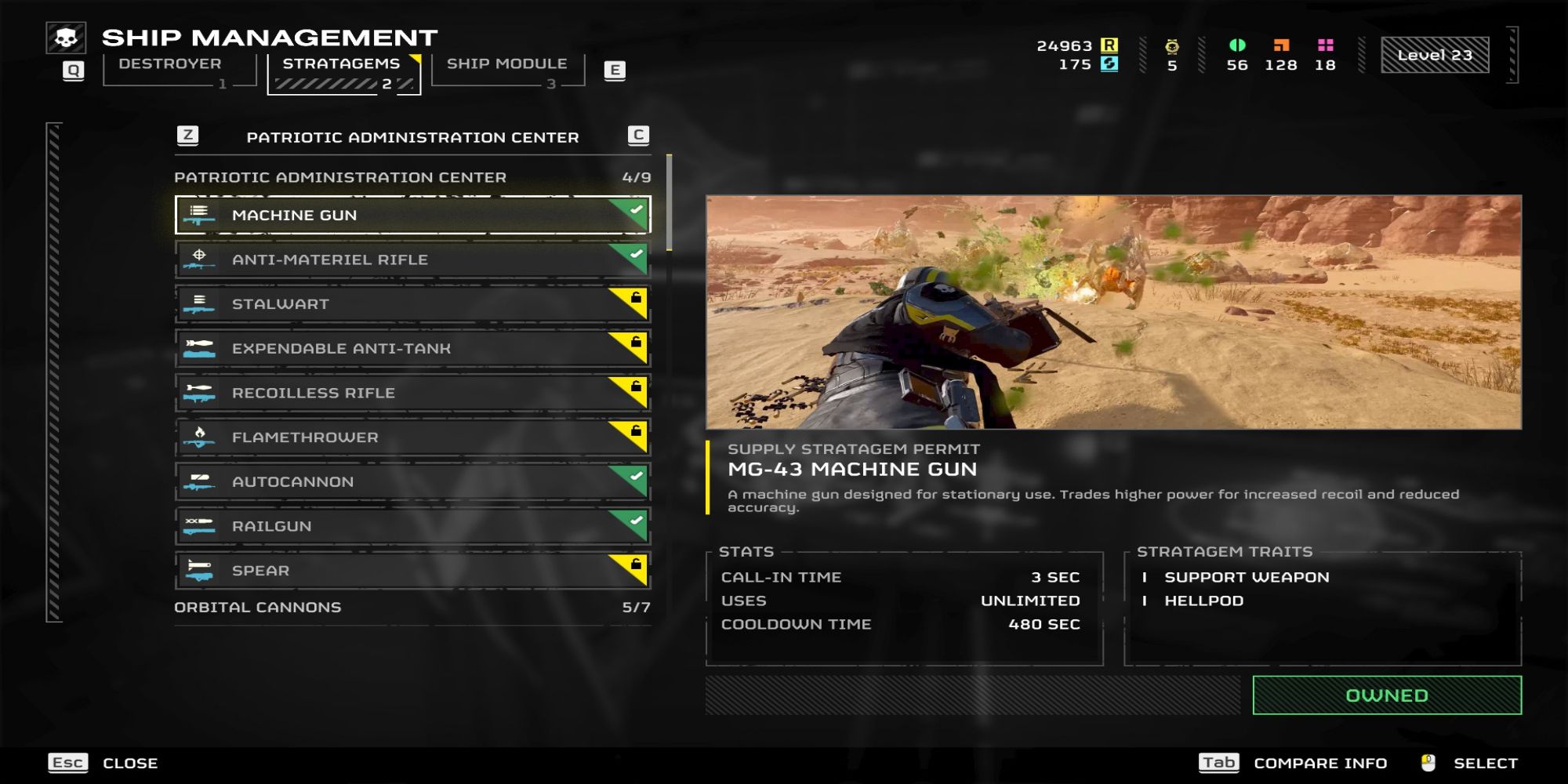The height and width of the screenshot is (784, 1568).
Task: Select the locked Spear stratagem
Action: point(412,571)
